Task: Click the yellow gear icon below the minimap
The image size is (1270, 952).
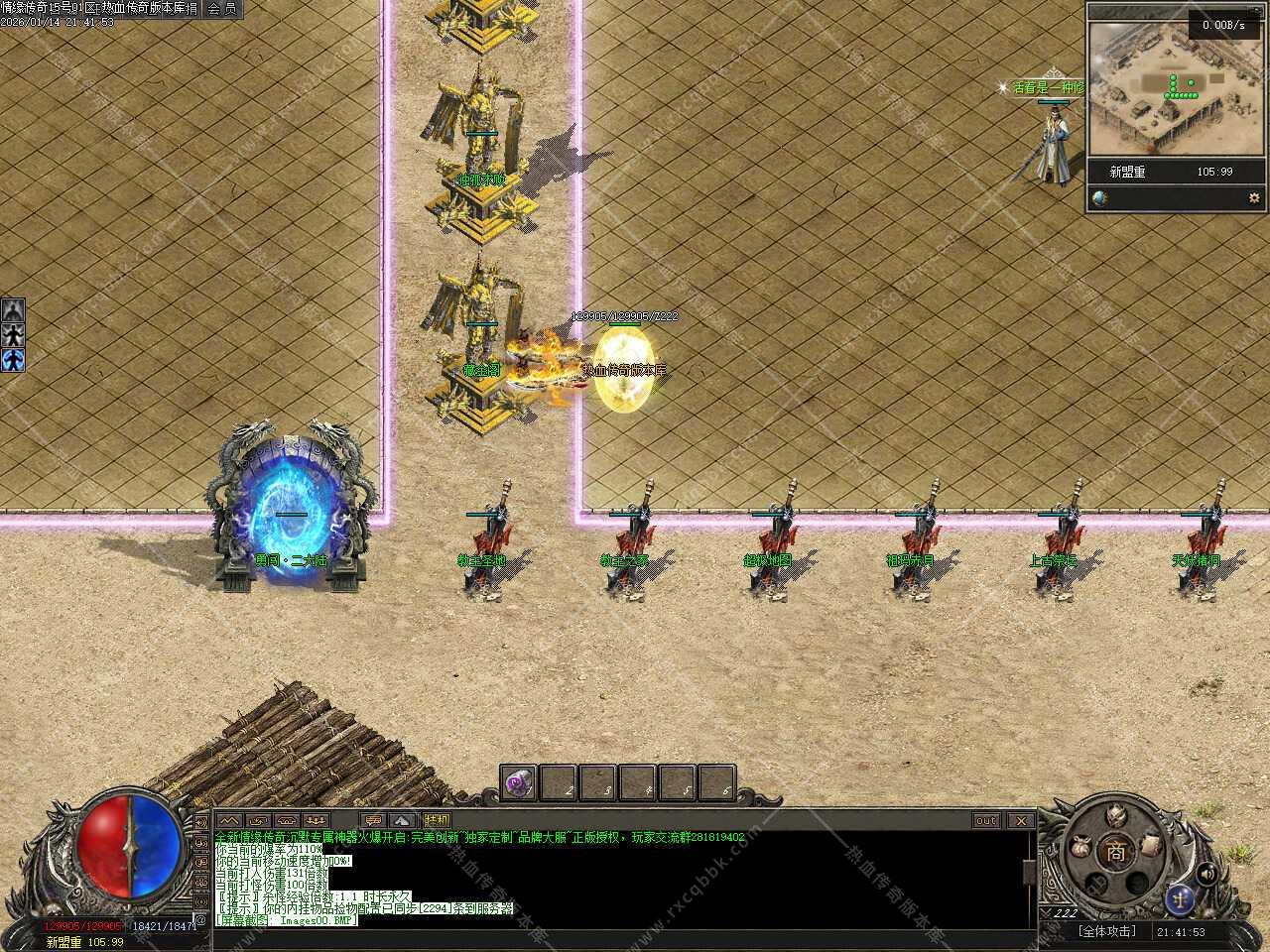Action: 1253,197
